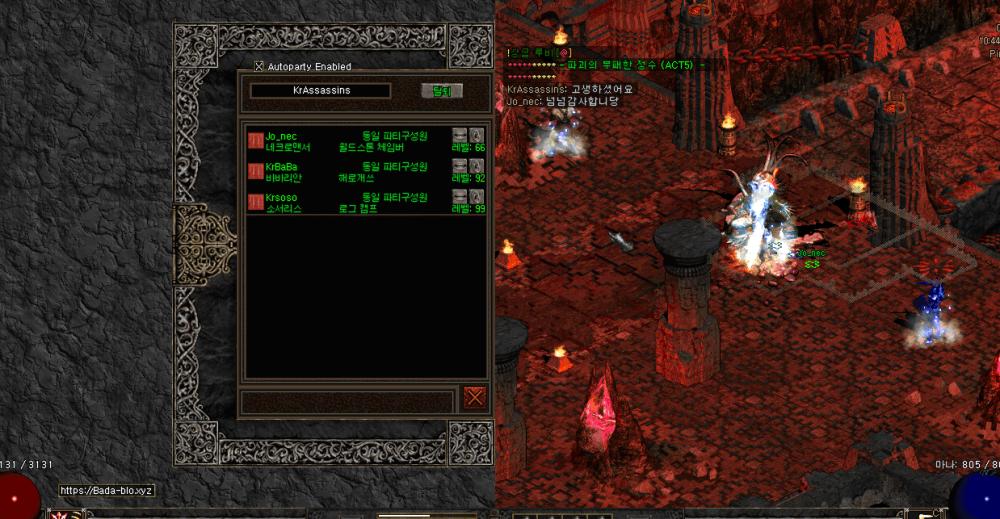Toggle the ear squelch icon for Krsoso
The image size is (1000, 519).
(x=477, y=197)
